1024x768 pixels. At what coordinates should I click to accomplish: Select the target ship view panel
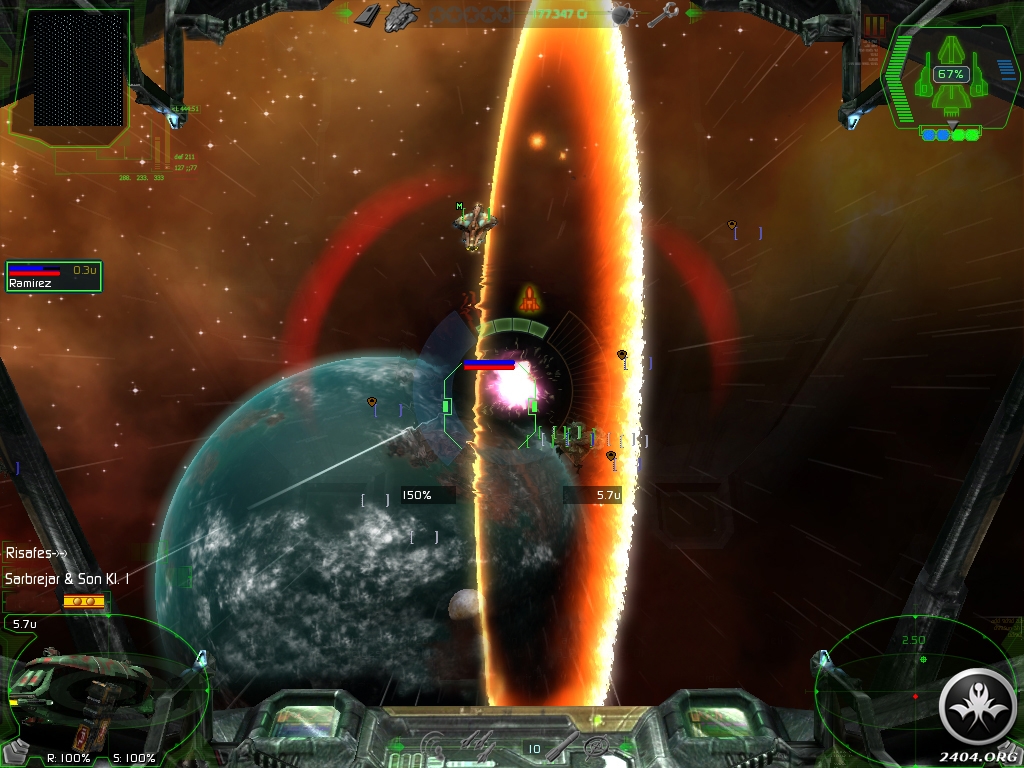100,683
